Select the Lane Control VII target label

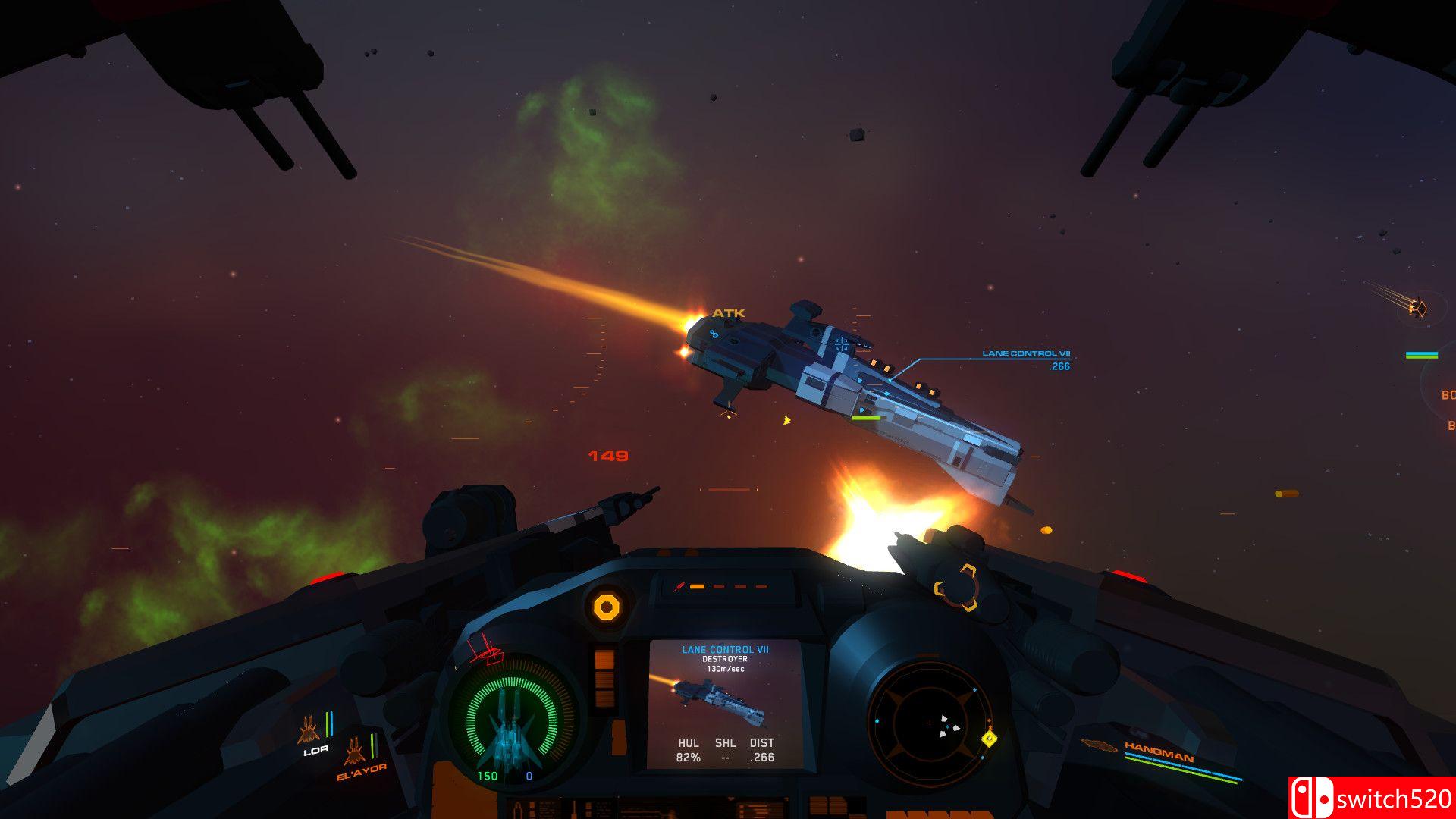coord(1026,353)
